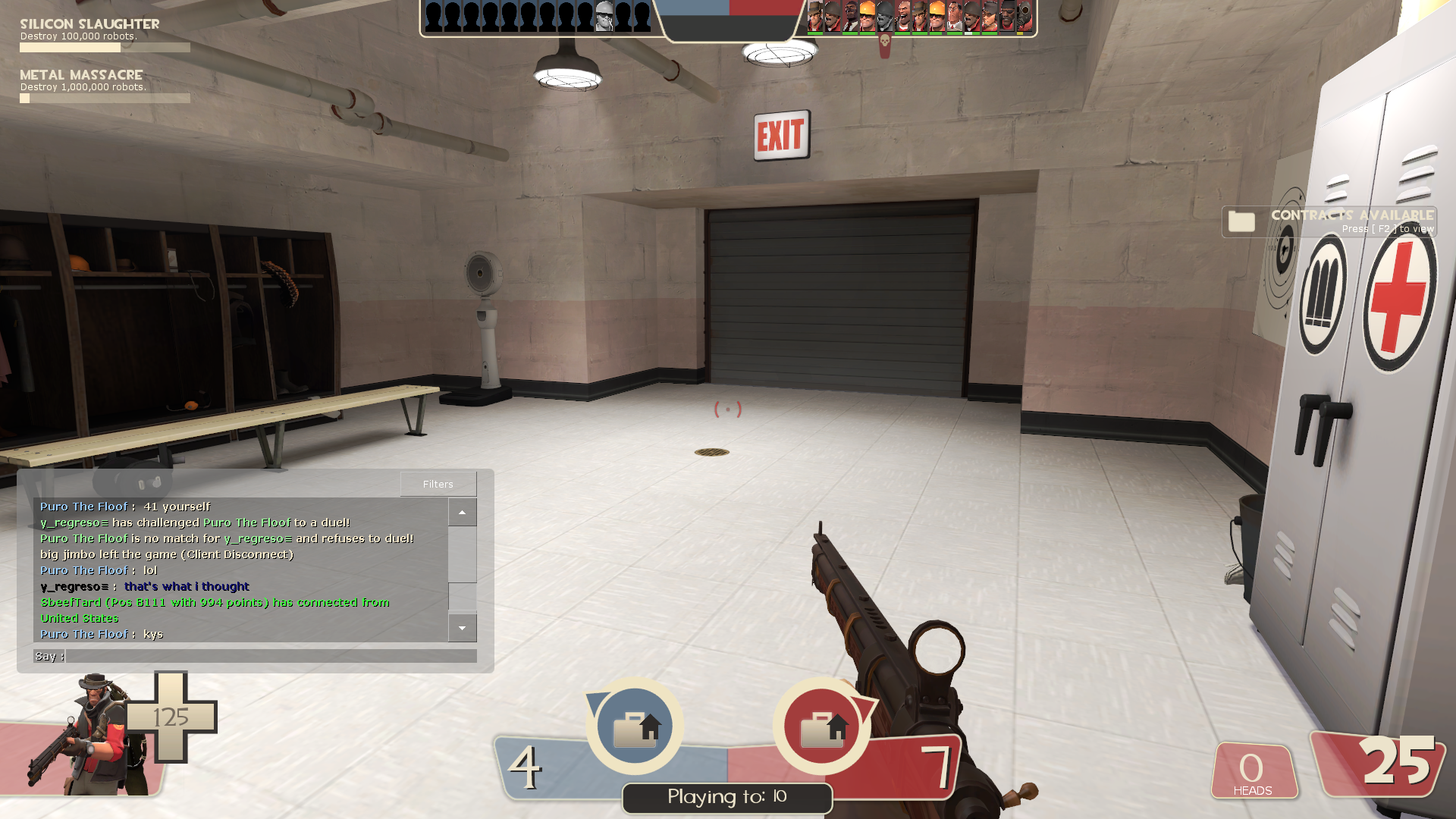Click the chat scroll up arrow
The height and width of the screenshot is (819, 1456).
[462, 513]
